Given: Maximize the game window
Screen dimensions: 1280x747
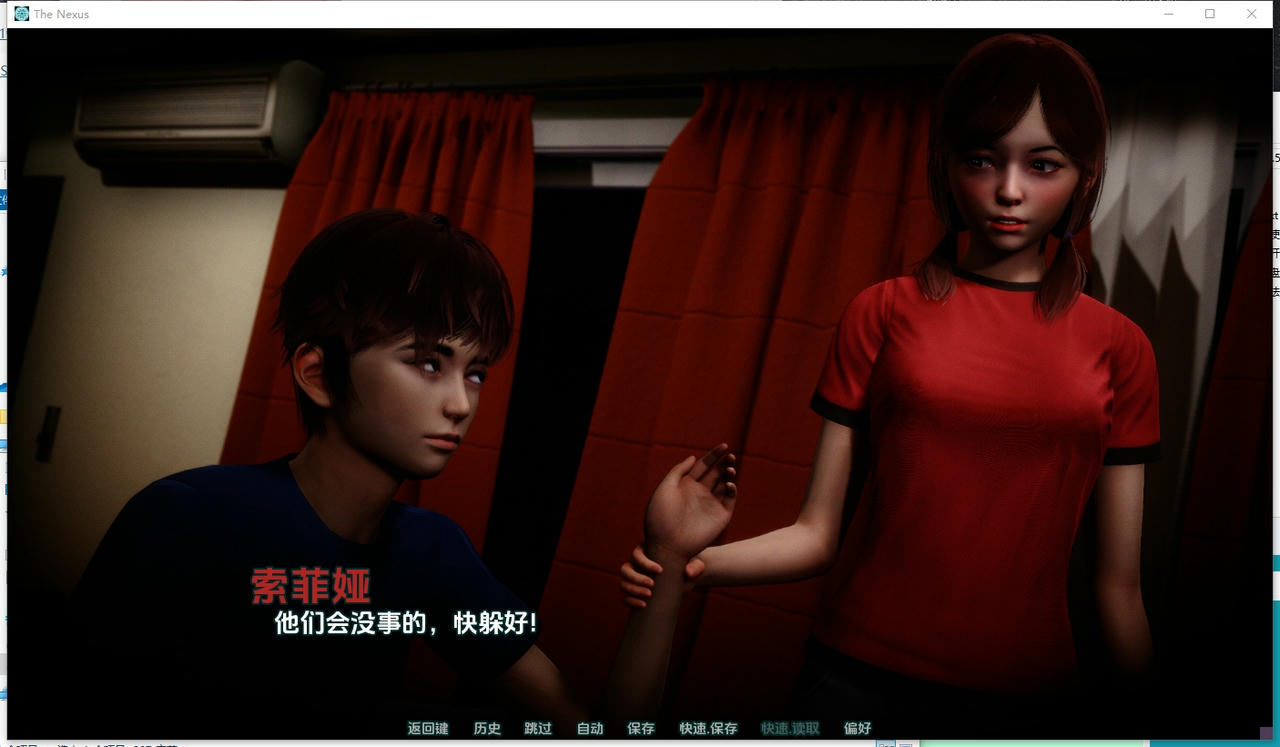Looking at the screenshot, I should 1210,14.
